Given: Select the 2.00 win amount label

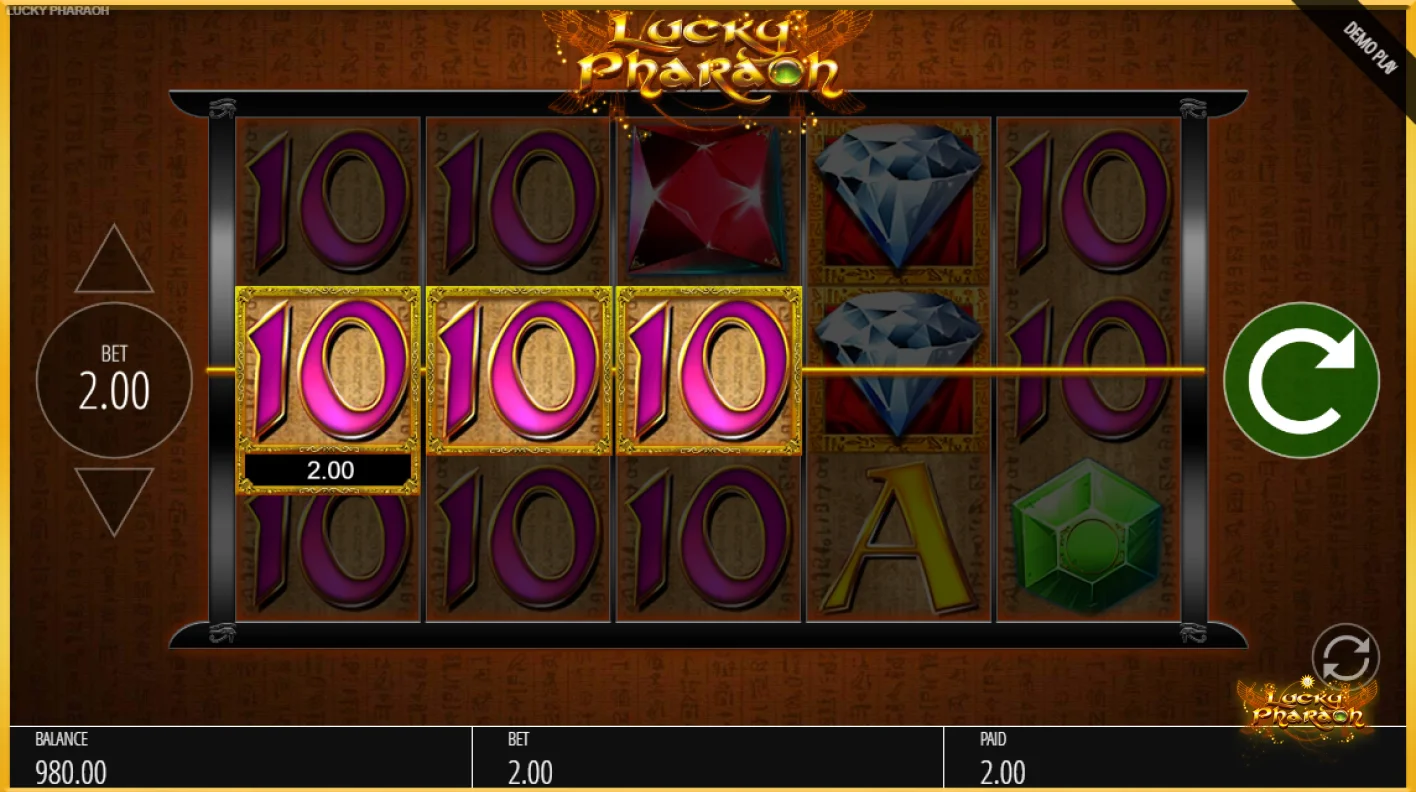Looking at the screenshot, I should (330, 468).
